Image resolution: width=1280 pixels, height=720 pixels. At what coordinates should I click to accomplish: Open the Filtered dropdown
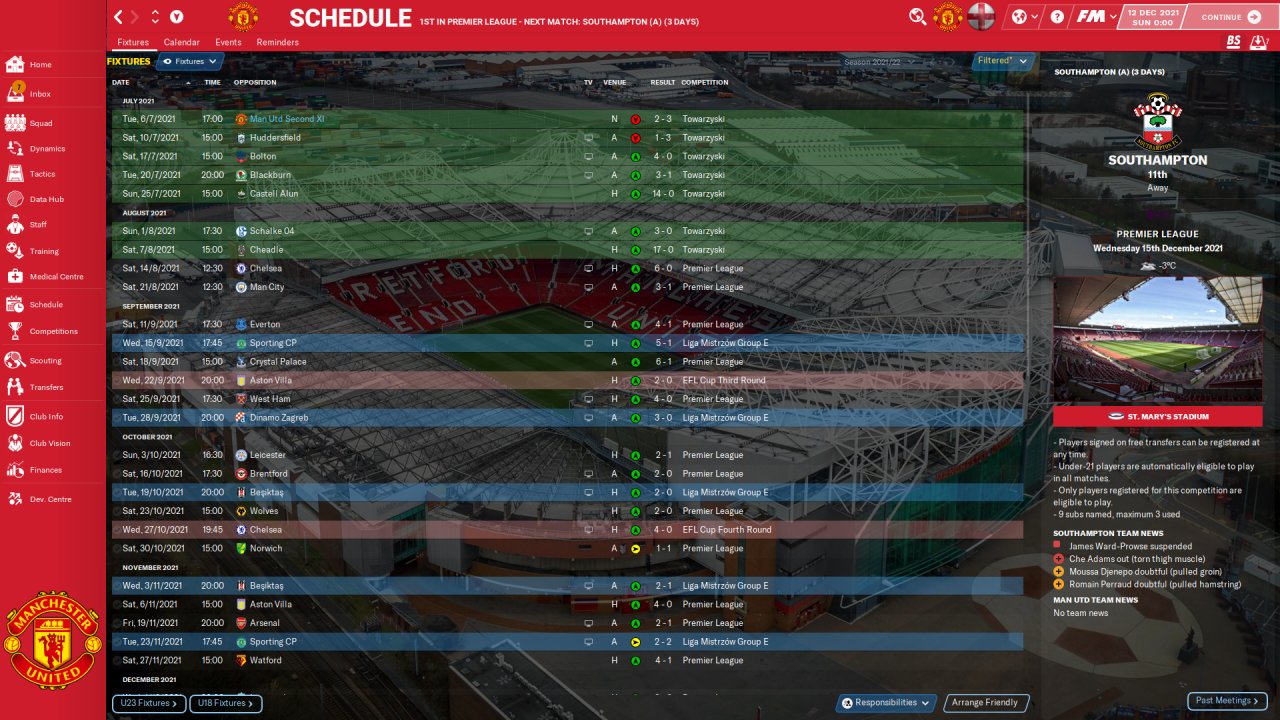pos(1002,61)
